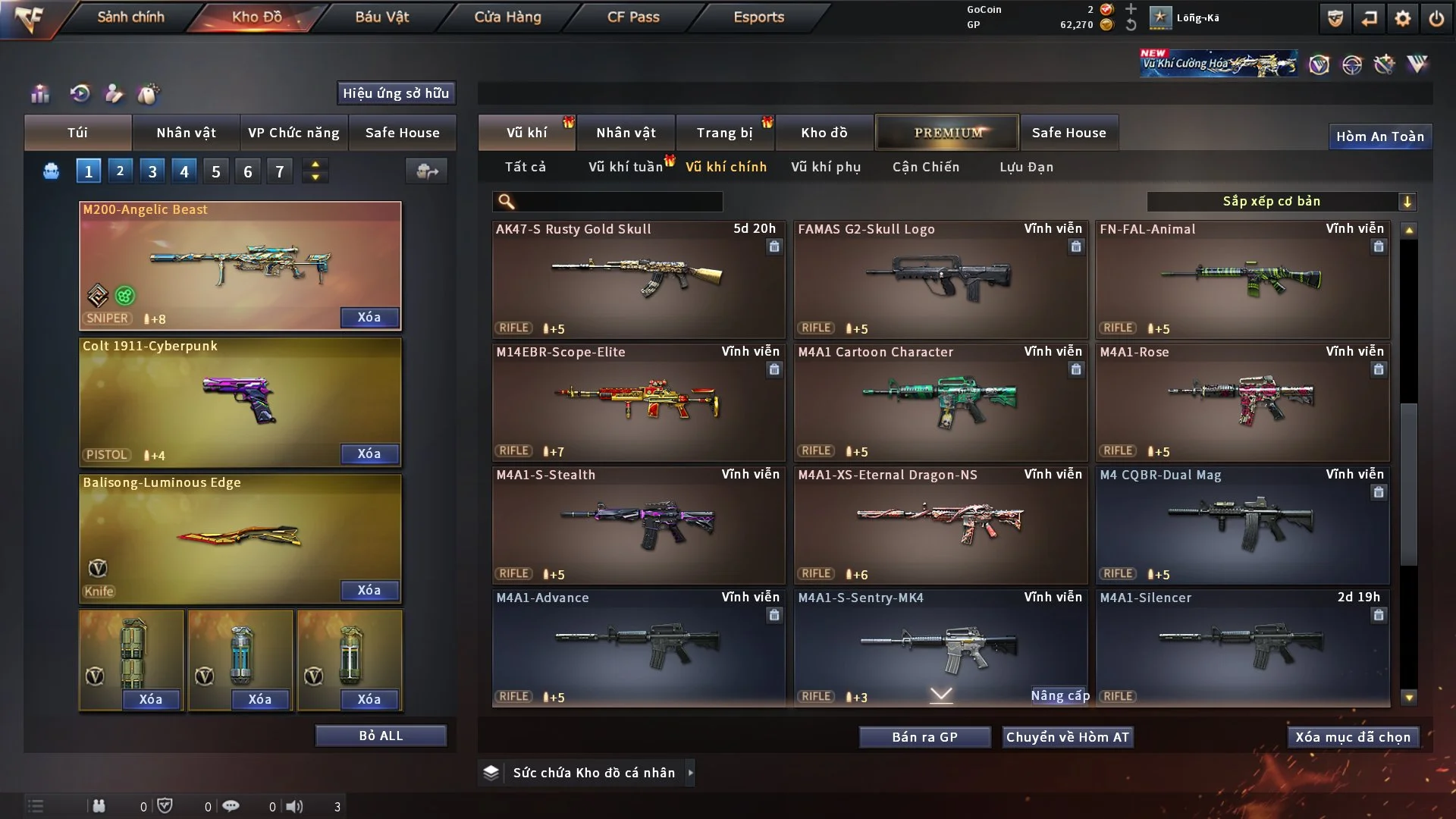Screen dimensions: 1456x819
Task: Show the Cận Chiến melee category
Action: point(926,167)
